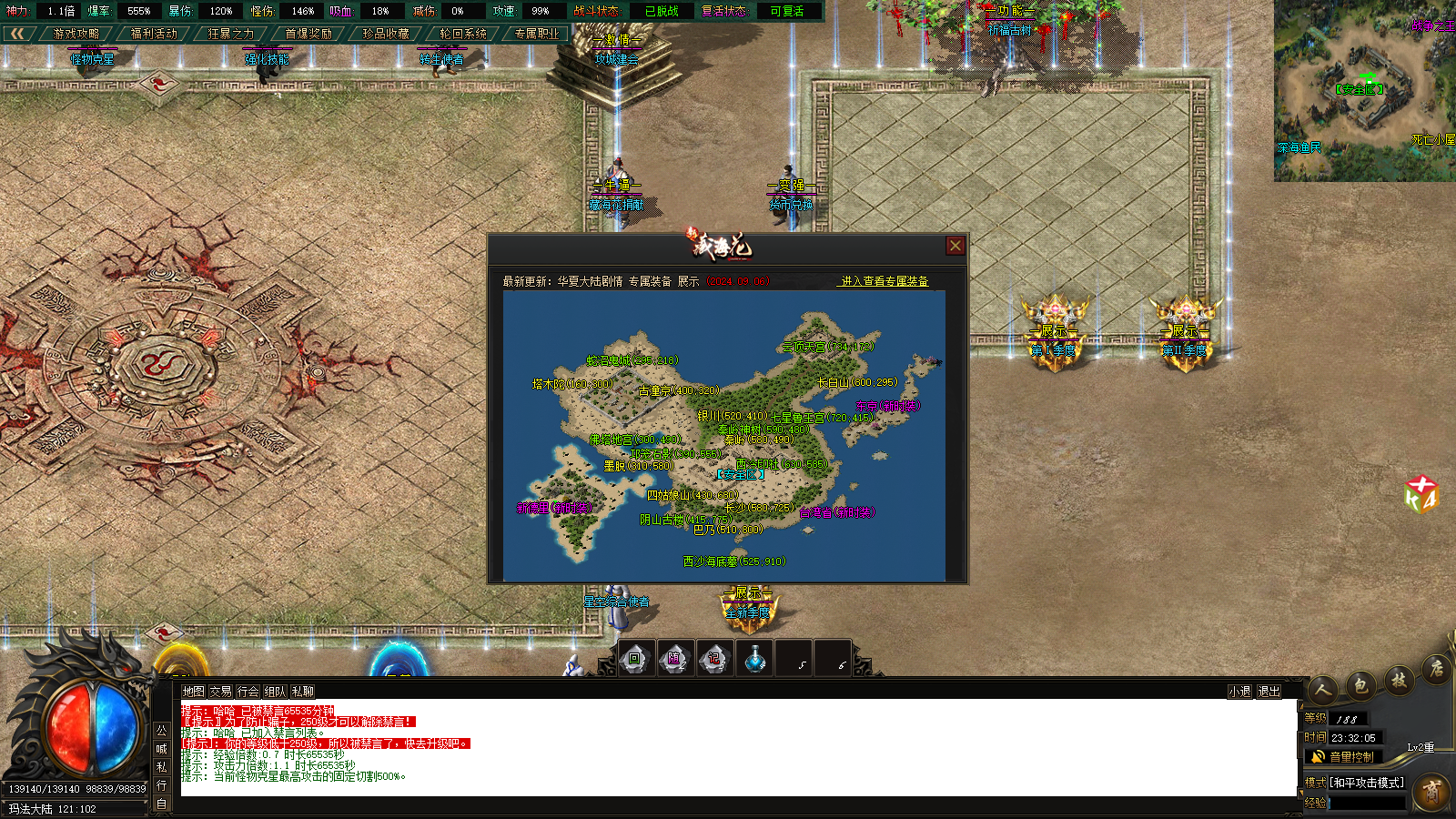The height and width of the screenshot is (819, 1456).
Task: Open the 进入查看专属装备 link
Action: coord(884,281)
